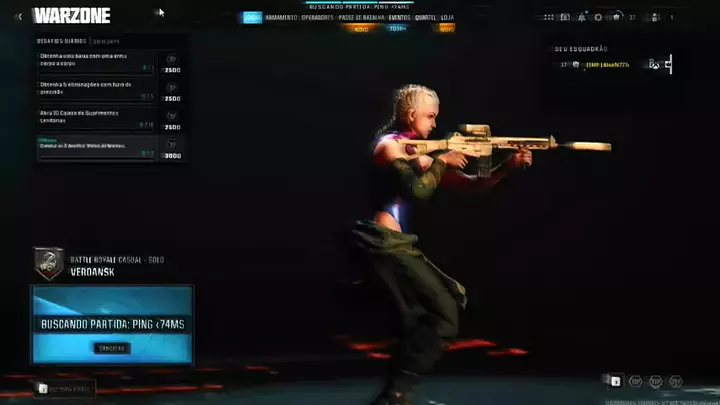Show the Eventos tab
The height and width of the screenshot is (405, 720).
pyautogui.click(x=399, y=17)
